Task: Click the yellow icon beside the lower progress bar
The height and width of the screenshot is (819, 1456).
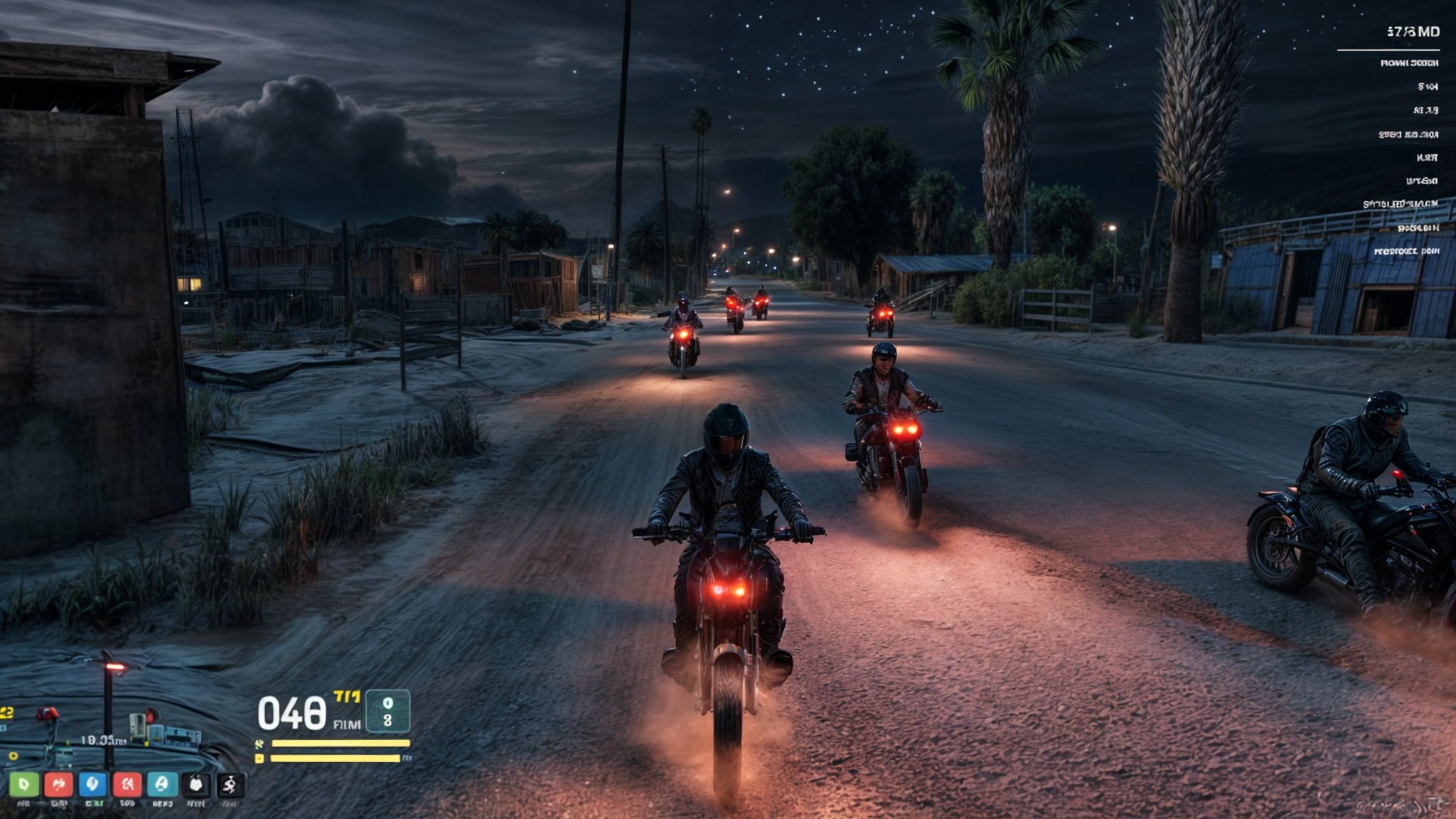Action: click(259, 758)
